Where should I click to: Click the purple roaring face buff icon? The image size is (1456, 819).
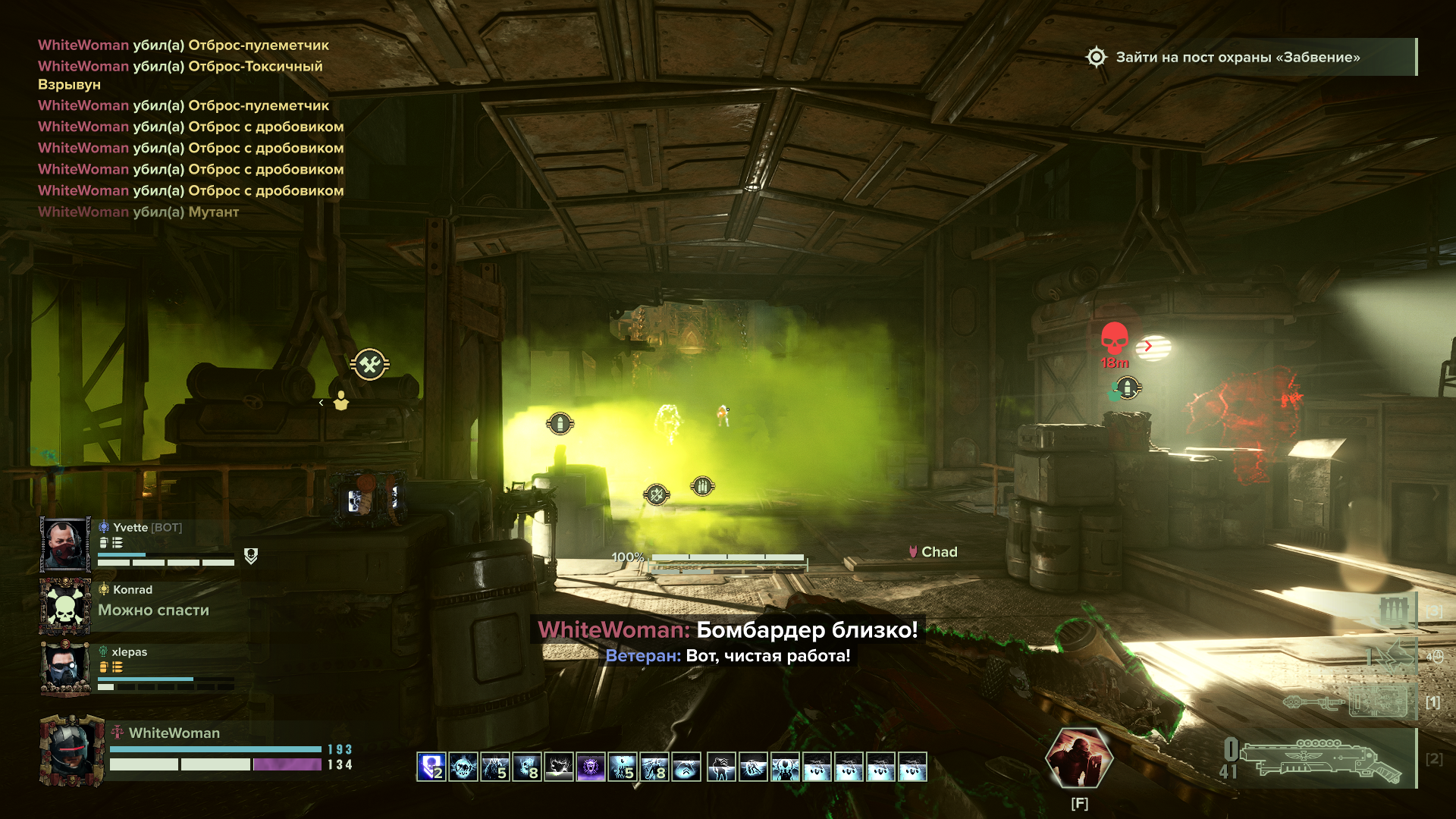(591, 767)
